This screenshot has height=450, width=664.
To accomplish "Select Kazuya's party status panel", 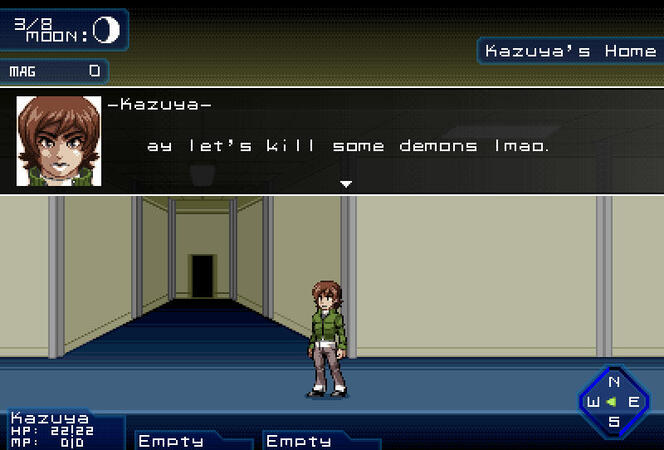I will click(62, 430).
